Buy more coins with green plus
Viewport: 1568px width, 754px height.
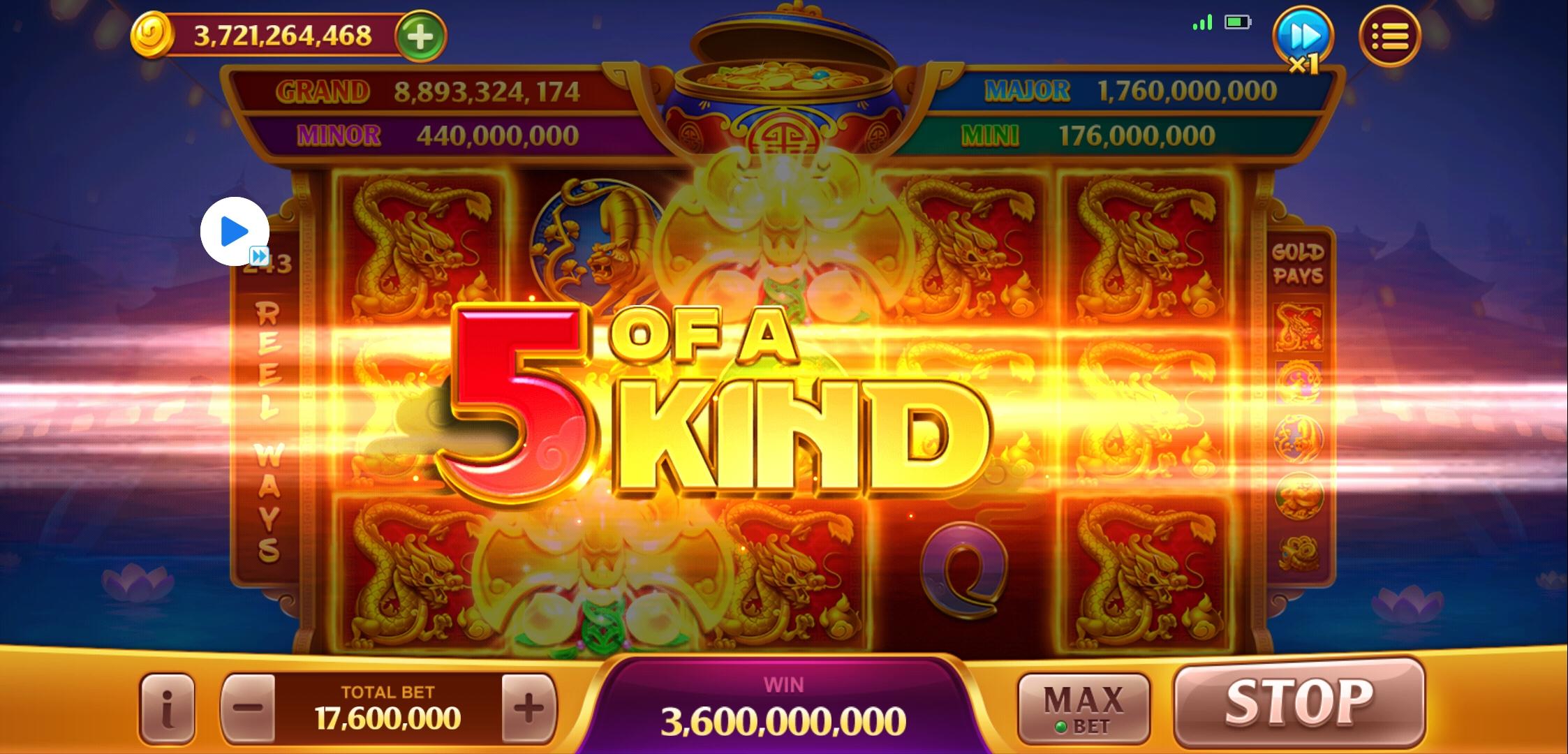pos(420,36)
